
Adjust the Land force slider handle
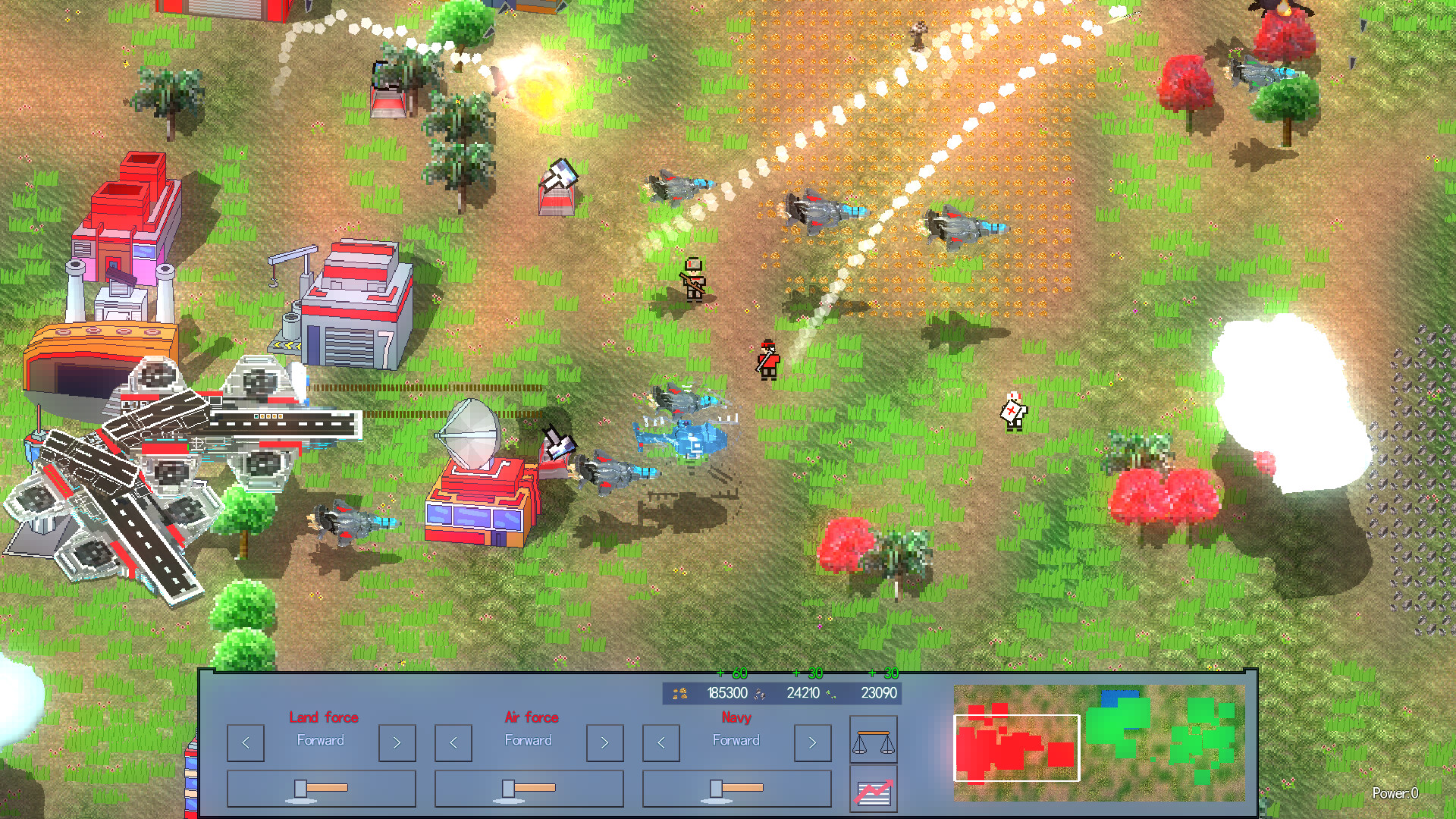pos(301,789)
